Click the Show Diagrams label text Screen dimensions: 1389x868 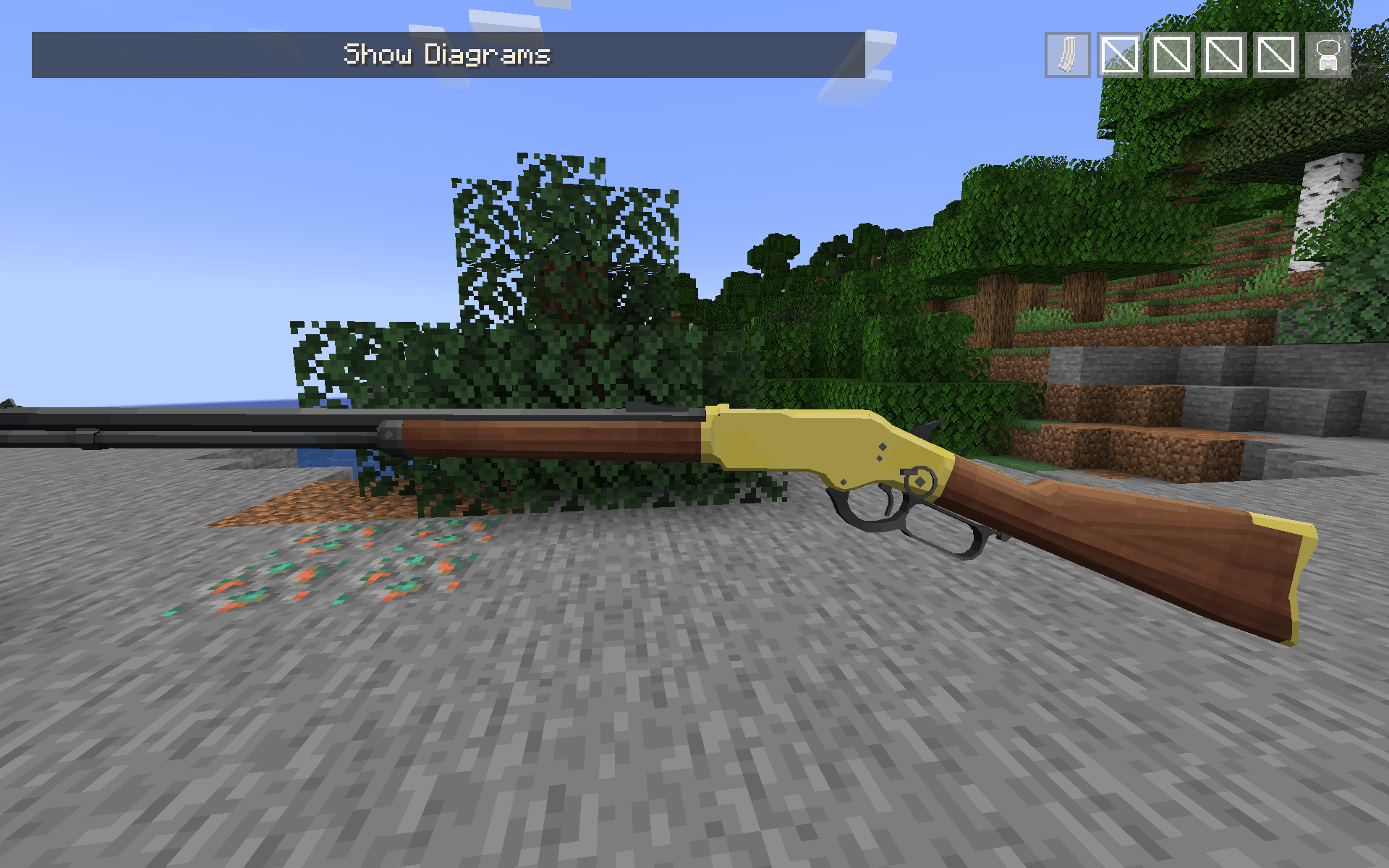pyautogui.click(x=446, y=54)
